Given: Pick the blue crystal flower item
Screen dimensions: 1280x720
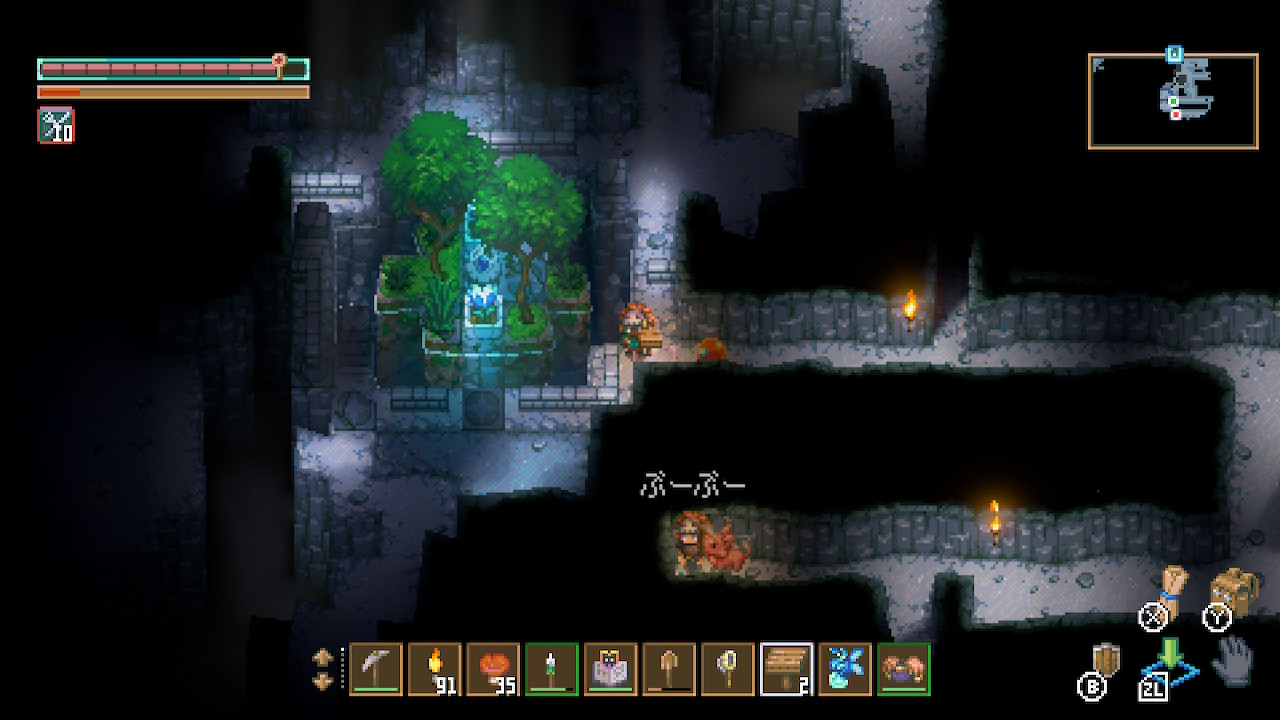Looking at the screenshot, I should (844, 668).
